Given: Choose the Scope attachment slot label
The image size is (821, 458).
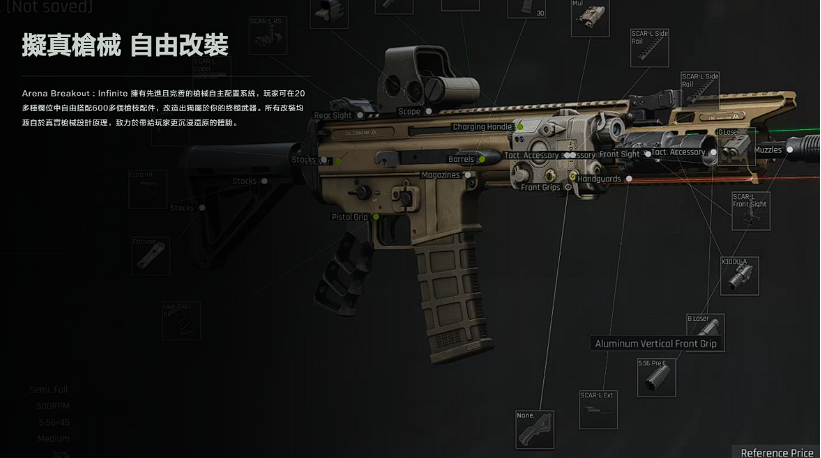Looking at the screenshot, I should [410, 111].
